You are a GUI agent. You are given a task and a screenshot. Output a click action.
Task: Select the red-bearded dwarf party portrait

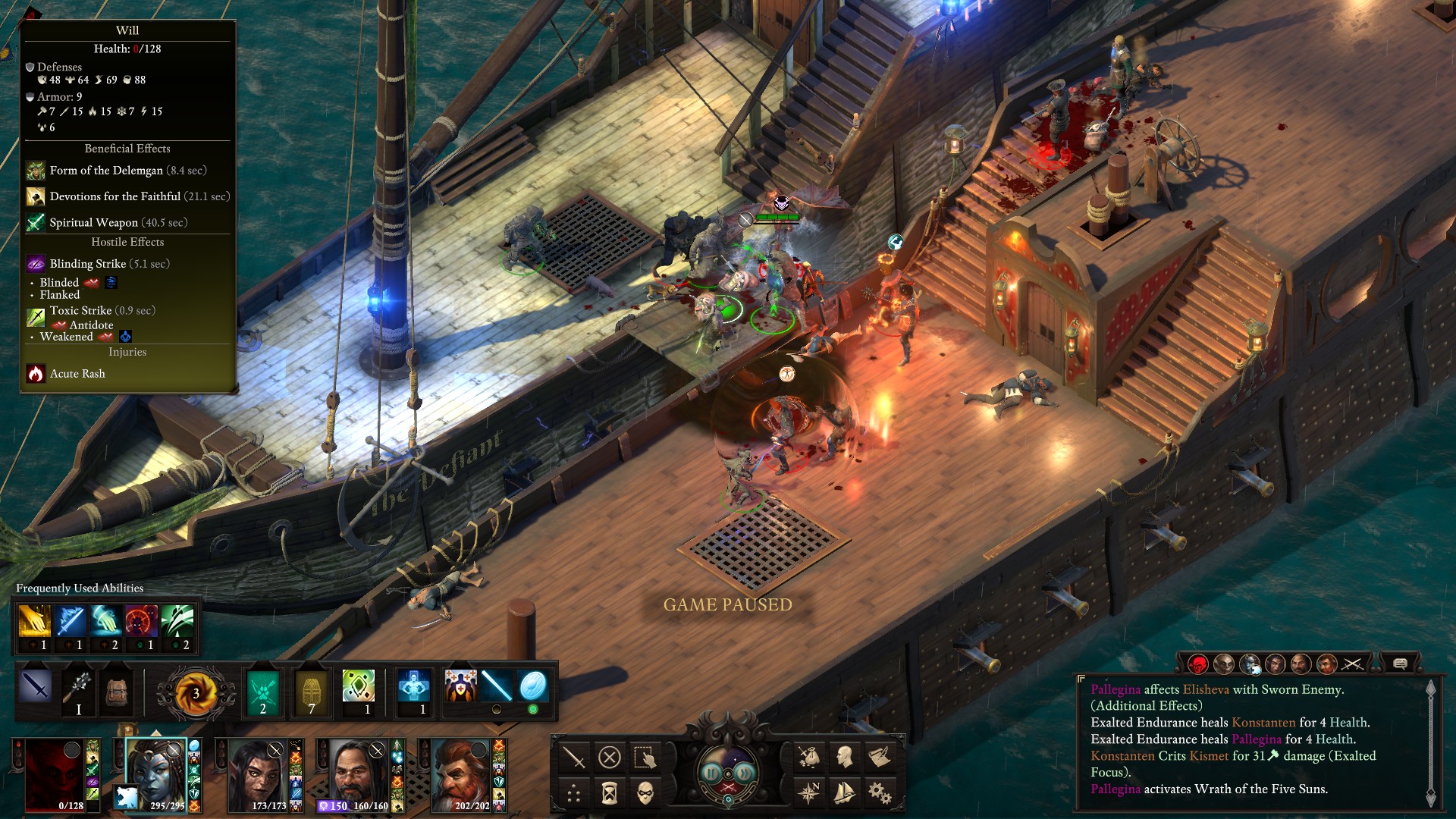[461, 775]
